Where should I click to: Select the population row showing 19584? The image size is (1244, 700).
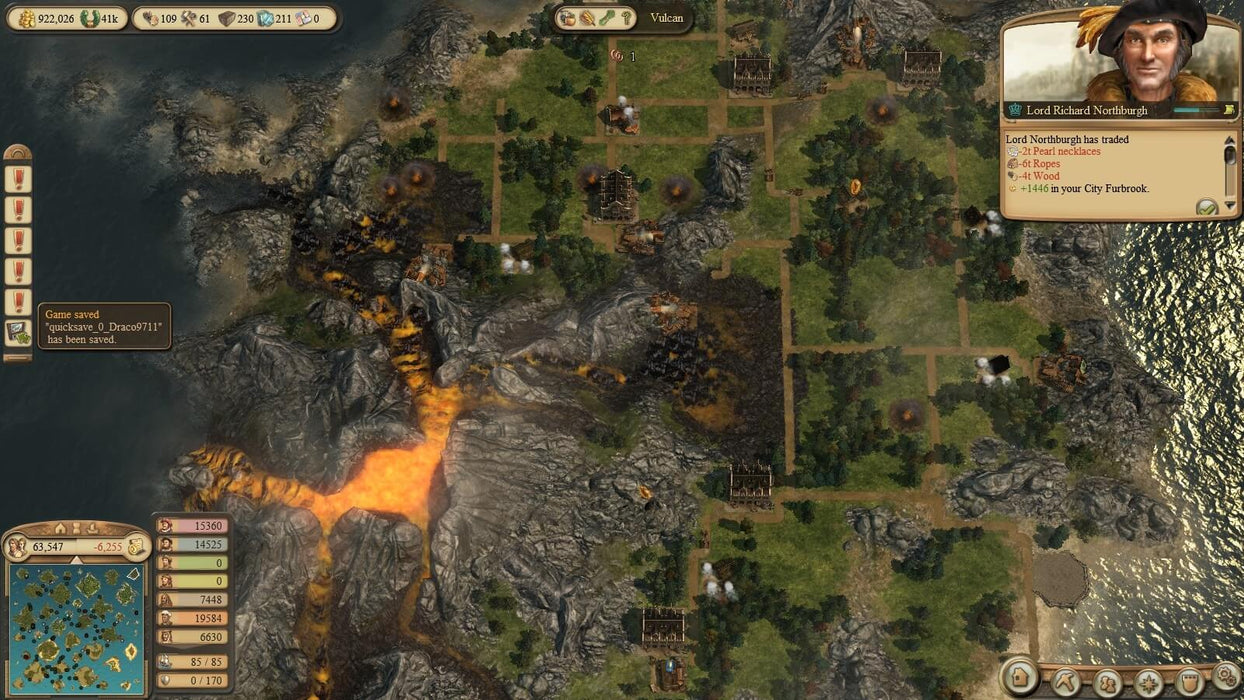click(x=192, y=618)
